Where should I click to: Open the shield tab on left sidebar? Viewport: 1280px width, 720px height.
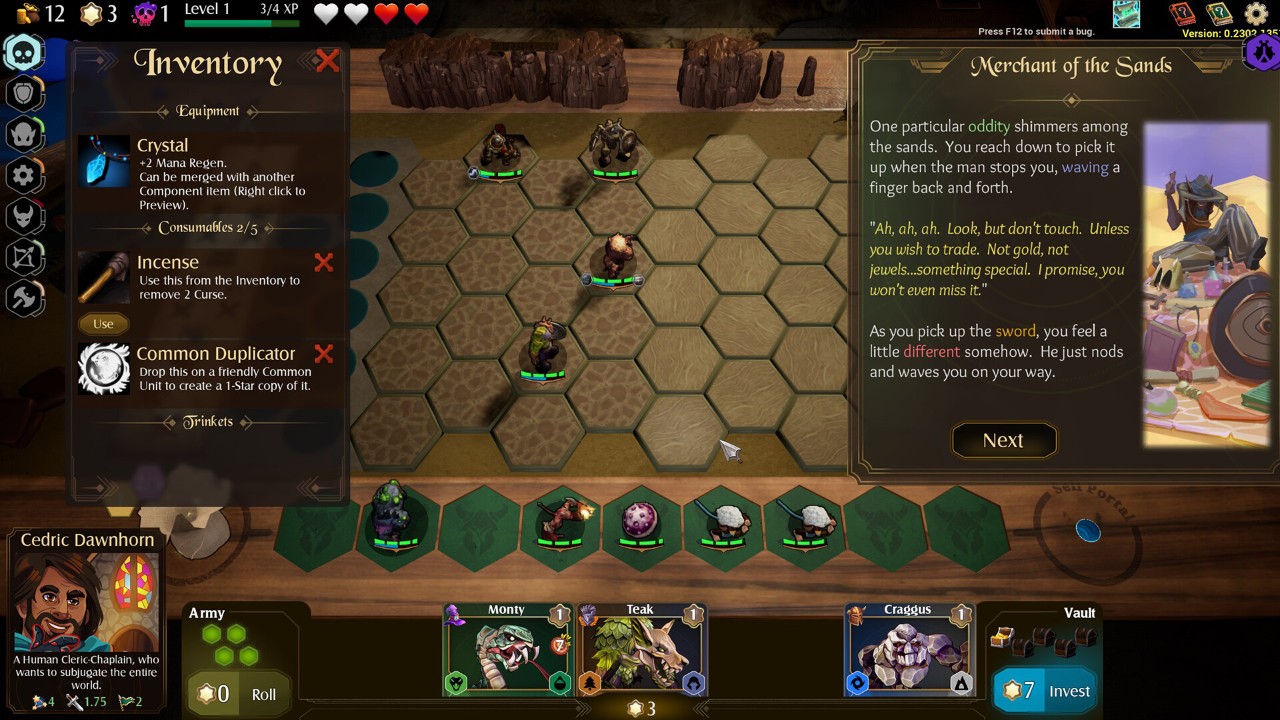[24, 94]
